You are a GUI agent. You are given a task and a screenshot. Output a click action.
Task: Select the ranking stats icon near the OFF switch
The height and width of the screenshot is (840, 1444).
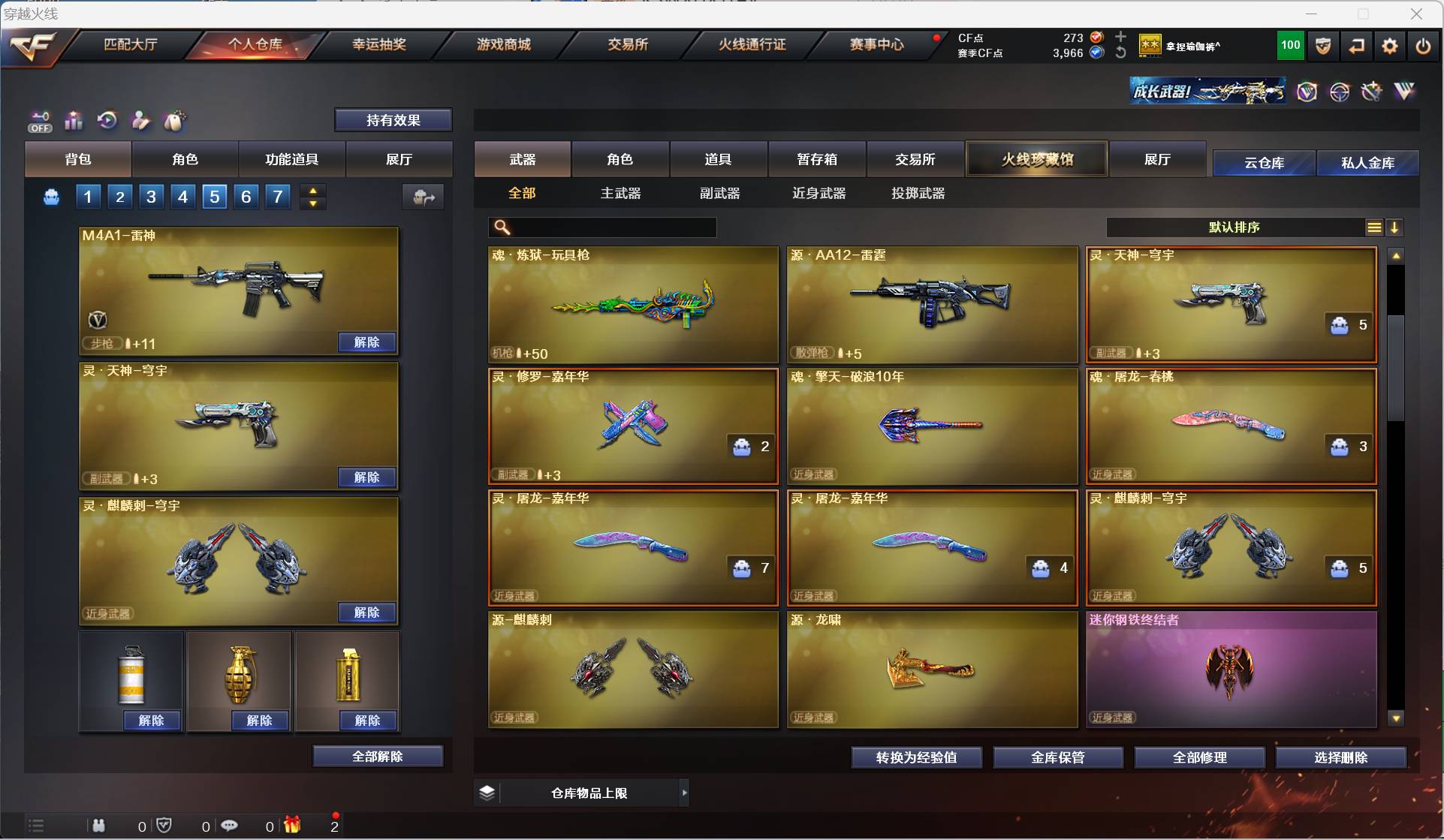[73, 121]
